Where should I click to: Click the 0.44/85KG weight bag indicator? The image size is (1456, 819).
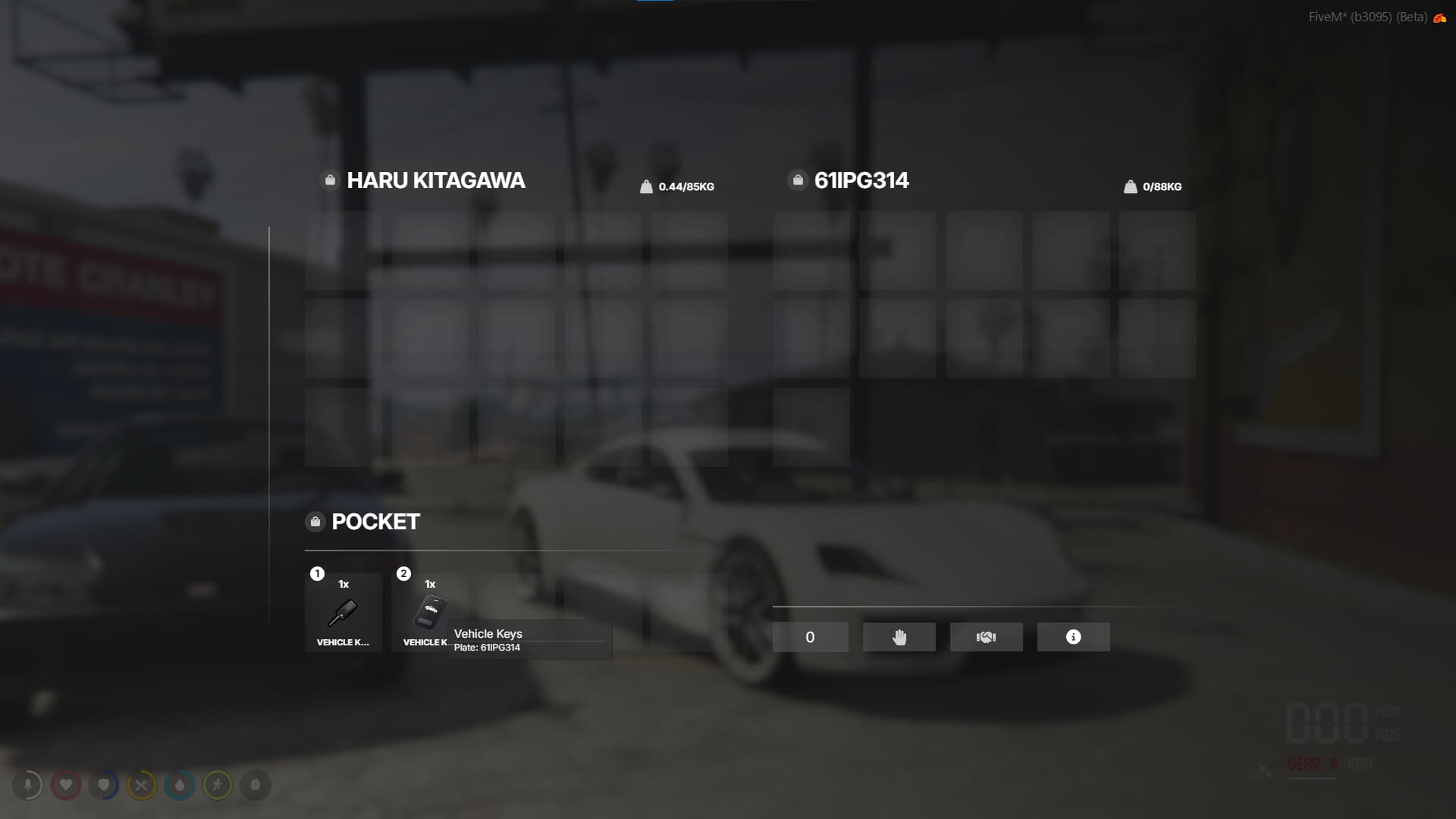[x=677, y=186]
